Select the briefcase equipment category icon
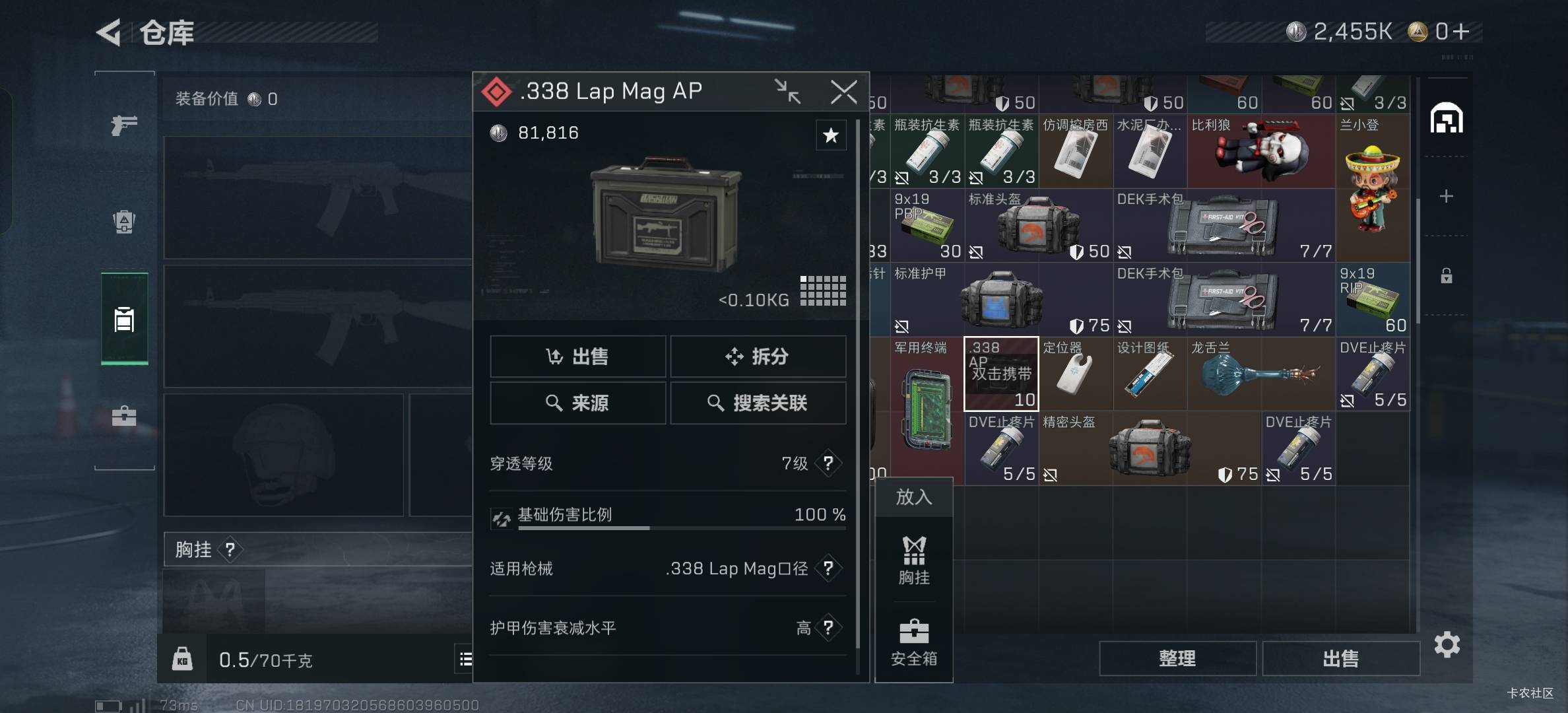The height and width of the screenshot is (713, 1568). pos(123,416)
